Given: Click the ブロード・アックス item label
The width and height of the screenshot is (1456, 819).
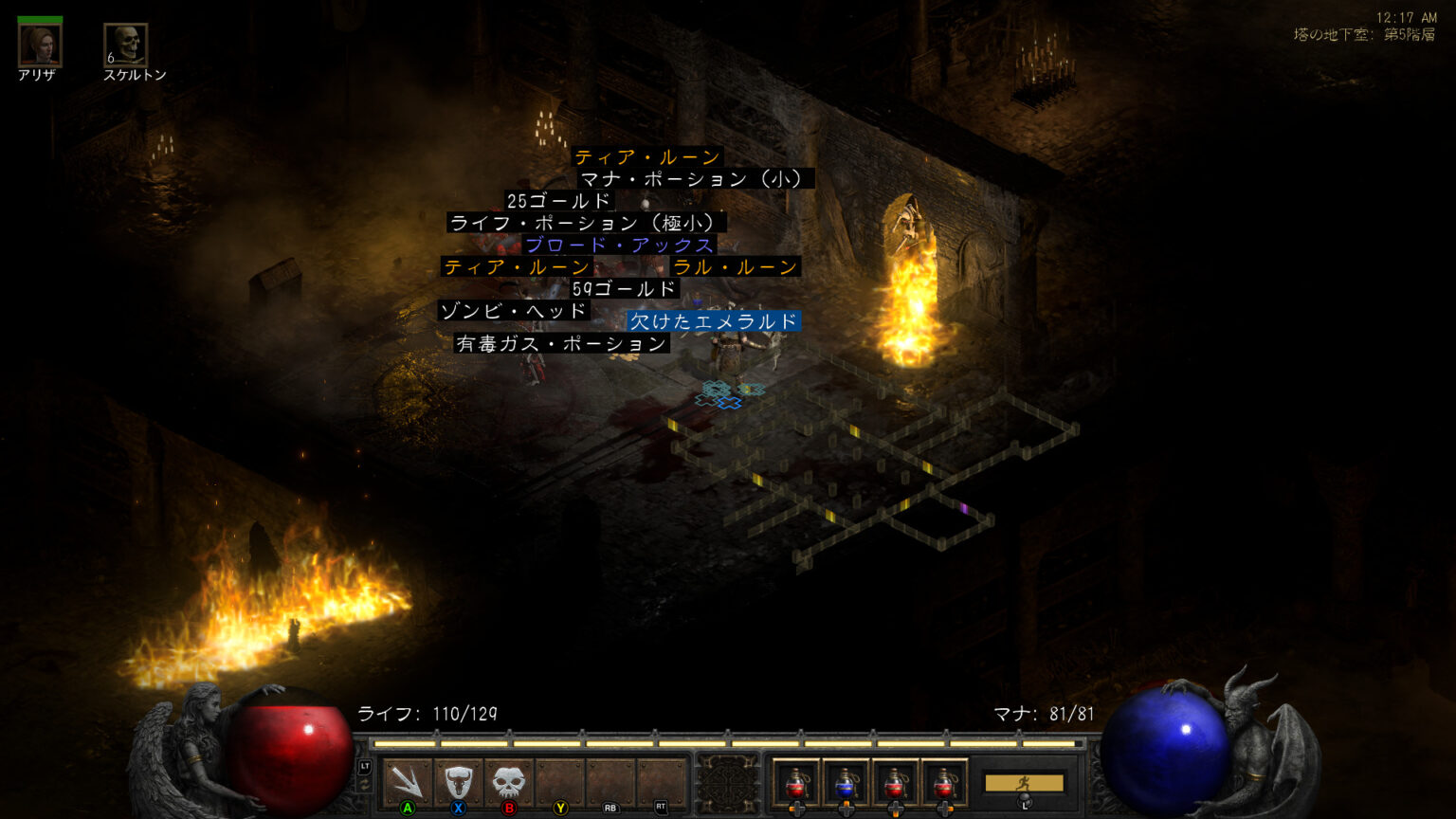Looking at the screenshot, I should coord(620,246).
